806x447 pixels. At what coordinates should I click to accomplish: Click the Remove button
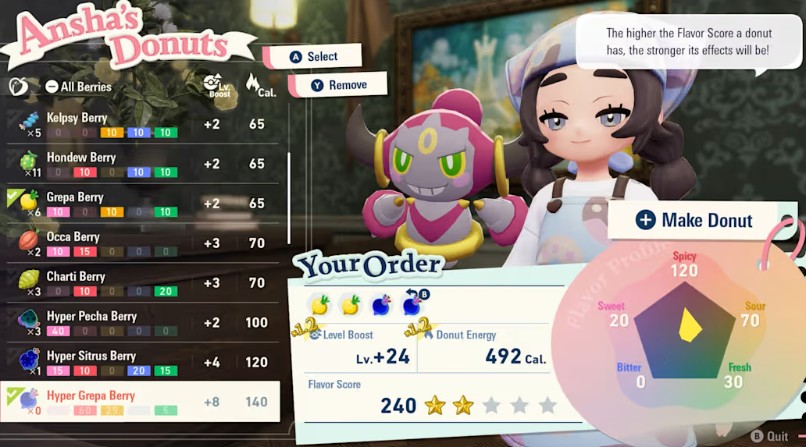(x=338, y=85)
